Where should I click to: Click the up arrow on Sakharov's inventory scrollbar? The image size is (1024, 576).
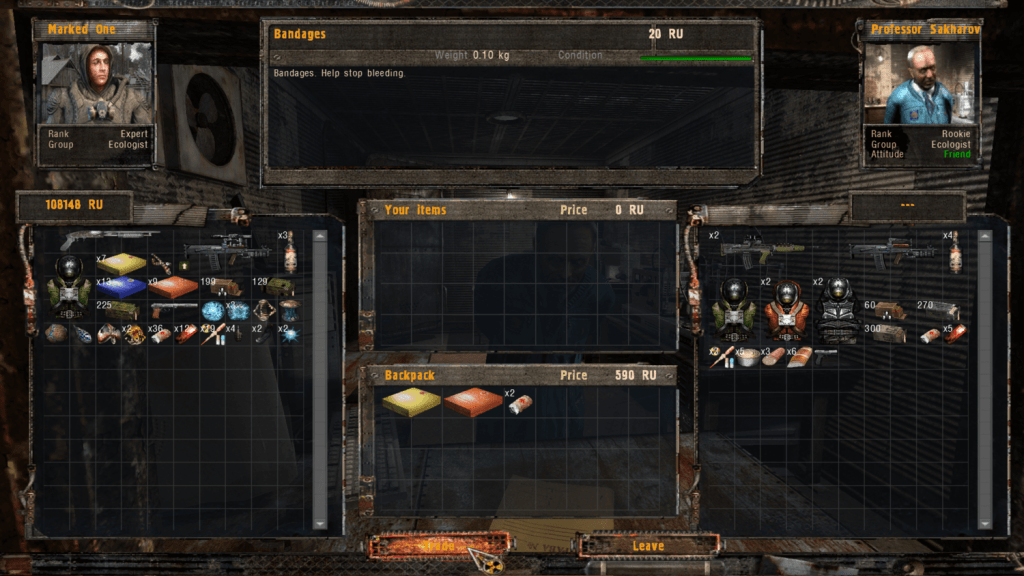coord(985,238)
